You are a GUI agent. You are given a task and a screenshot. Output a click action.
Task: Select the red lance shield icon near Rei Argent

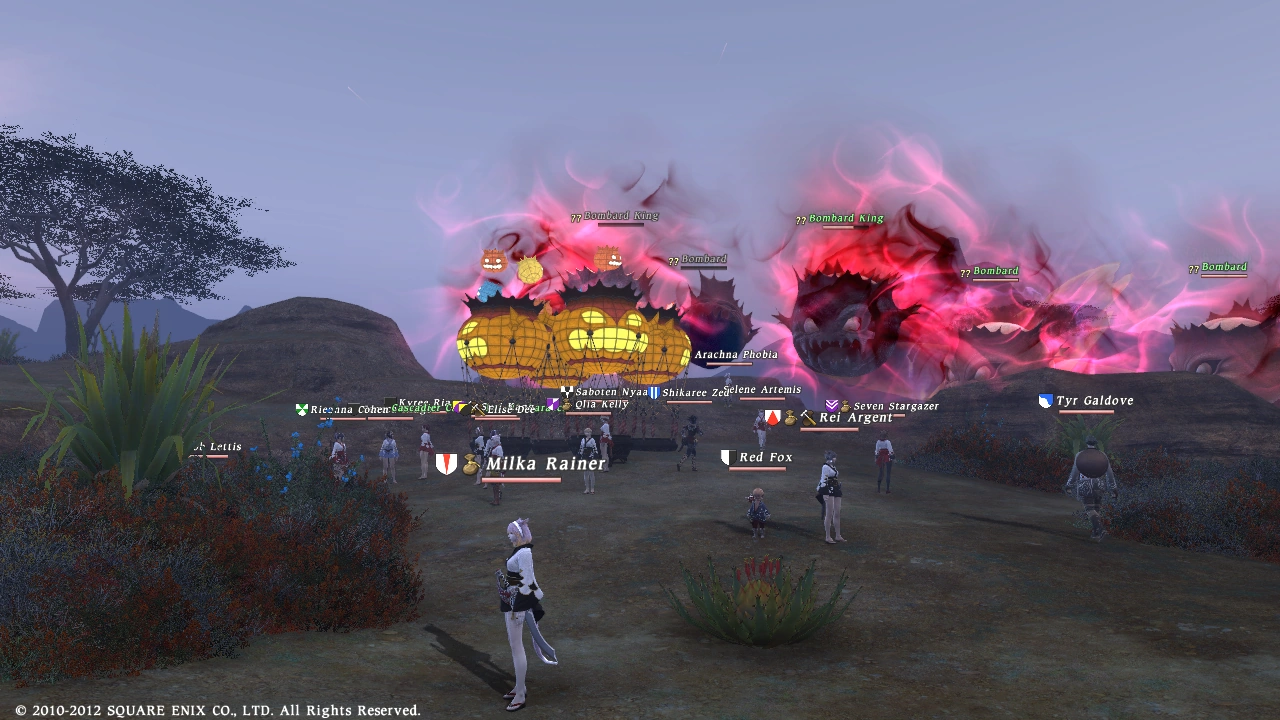773,418
